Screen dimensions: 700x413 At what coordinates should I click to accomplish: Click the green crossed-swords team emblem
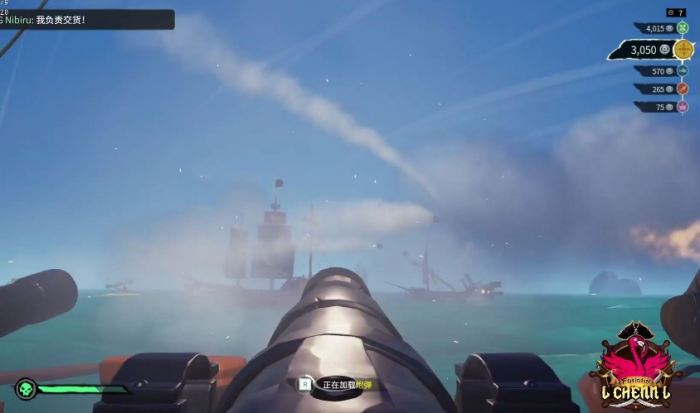[682, 28]
